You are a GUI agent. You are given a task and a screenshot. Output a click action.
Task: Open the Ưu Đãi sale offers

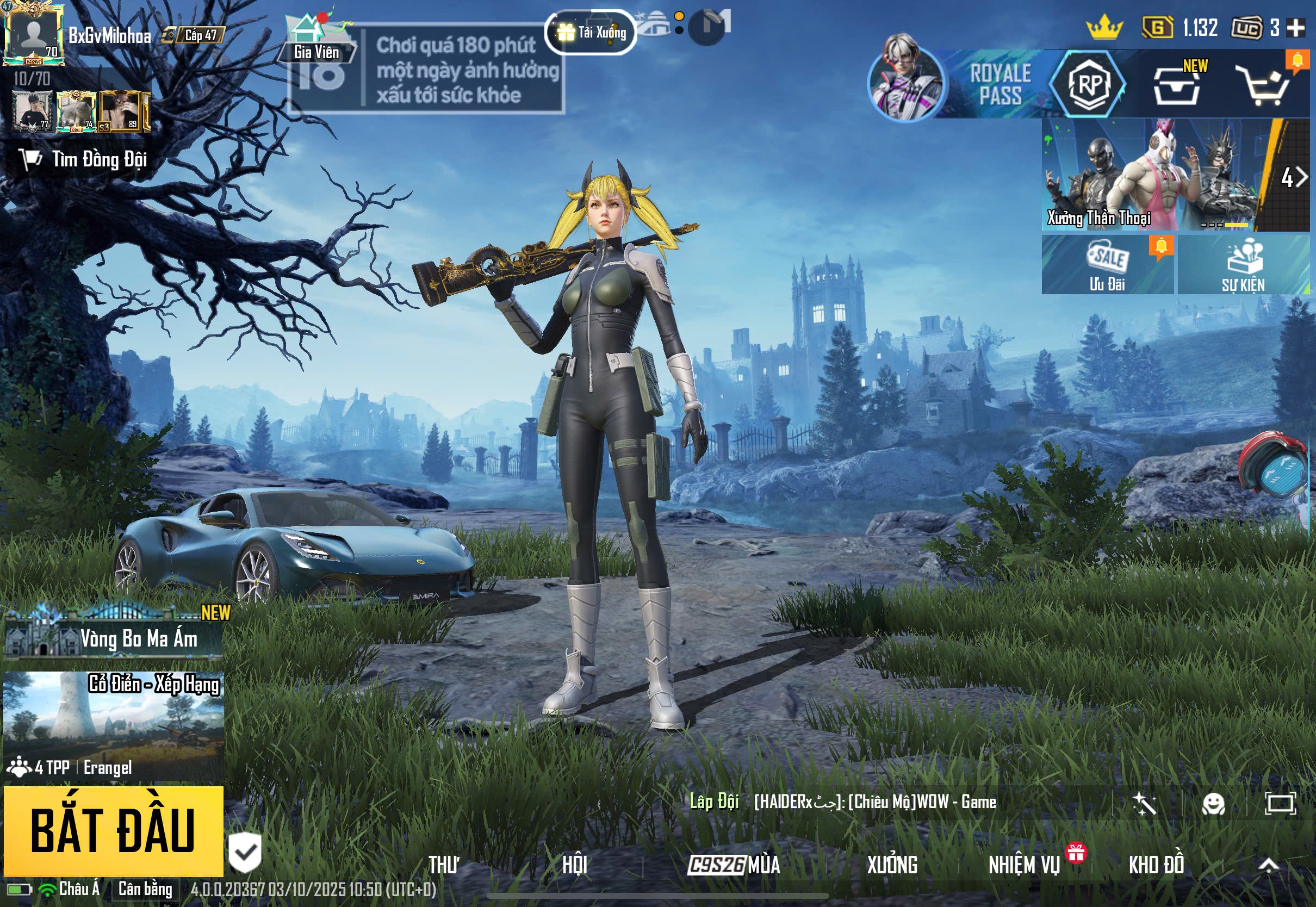coord(1107,265)
